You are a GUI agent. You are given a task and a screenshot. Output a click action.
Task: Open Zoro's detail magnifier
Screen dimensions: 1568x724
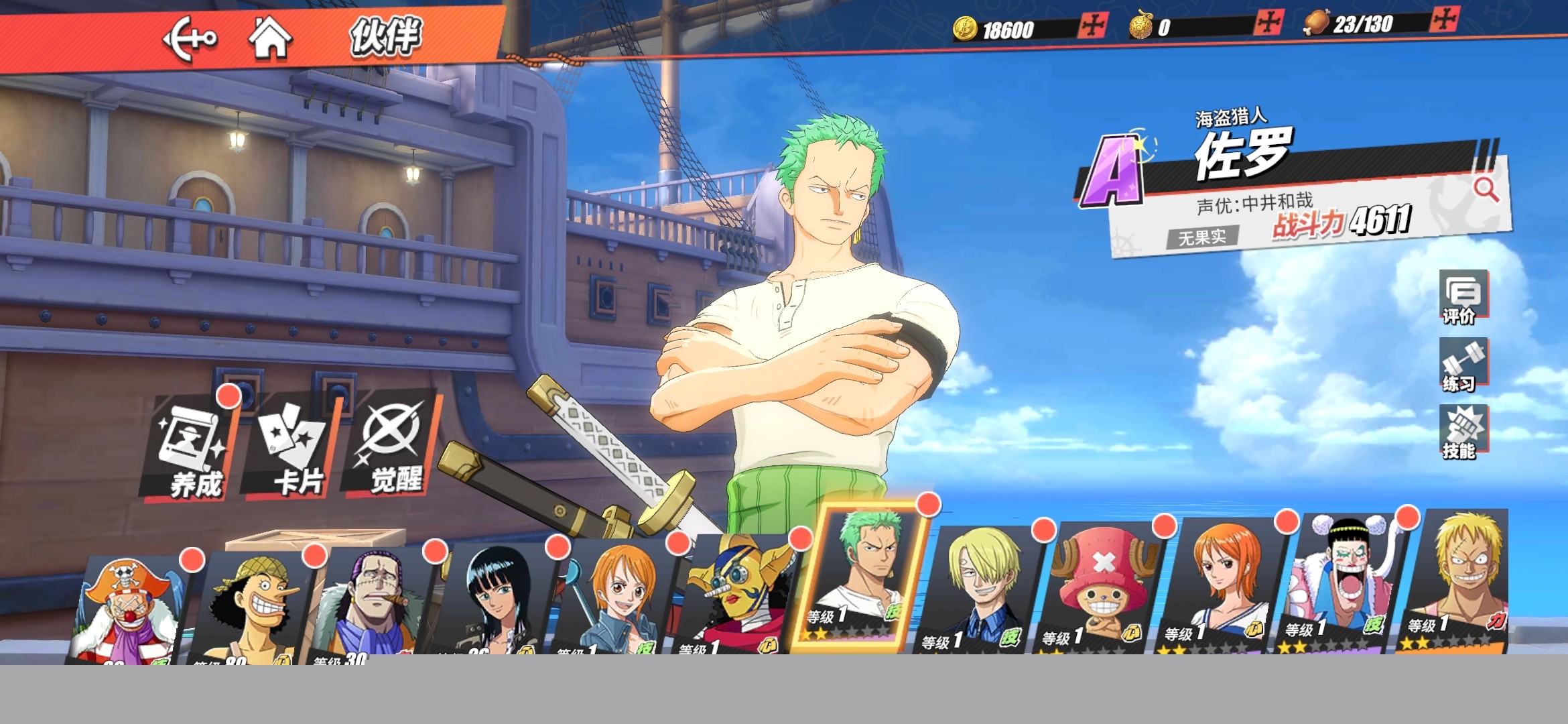1486,190
